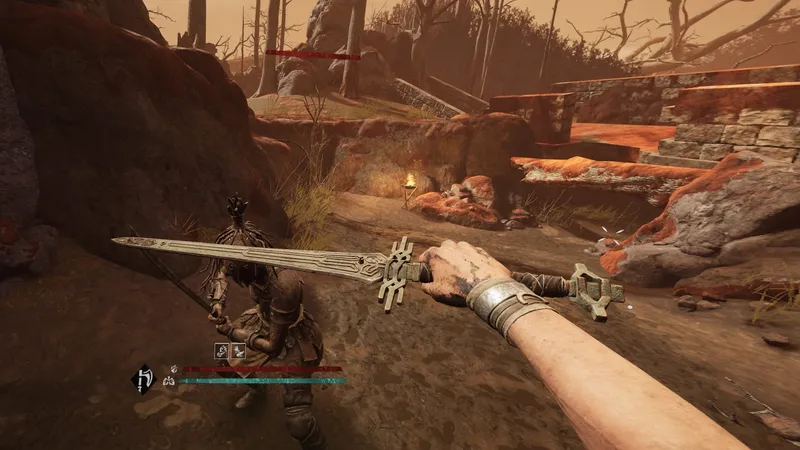Select the second status effect icon
Viewport: 800px width, 450px height.
point(240,350)
